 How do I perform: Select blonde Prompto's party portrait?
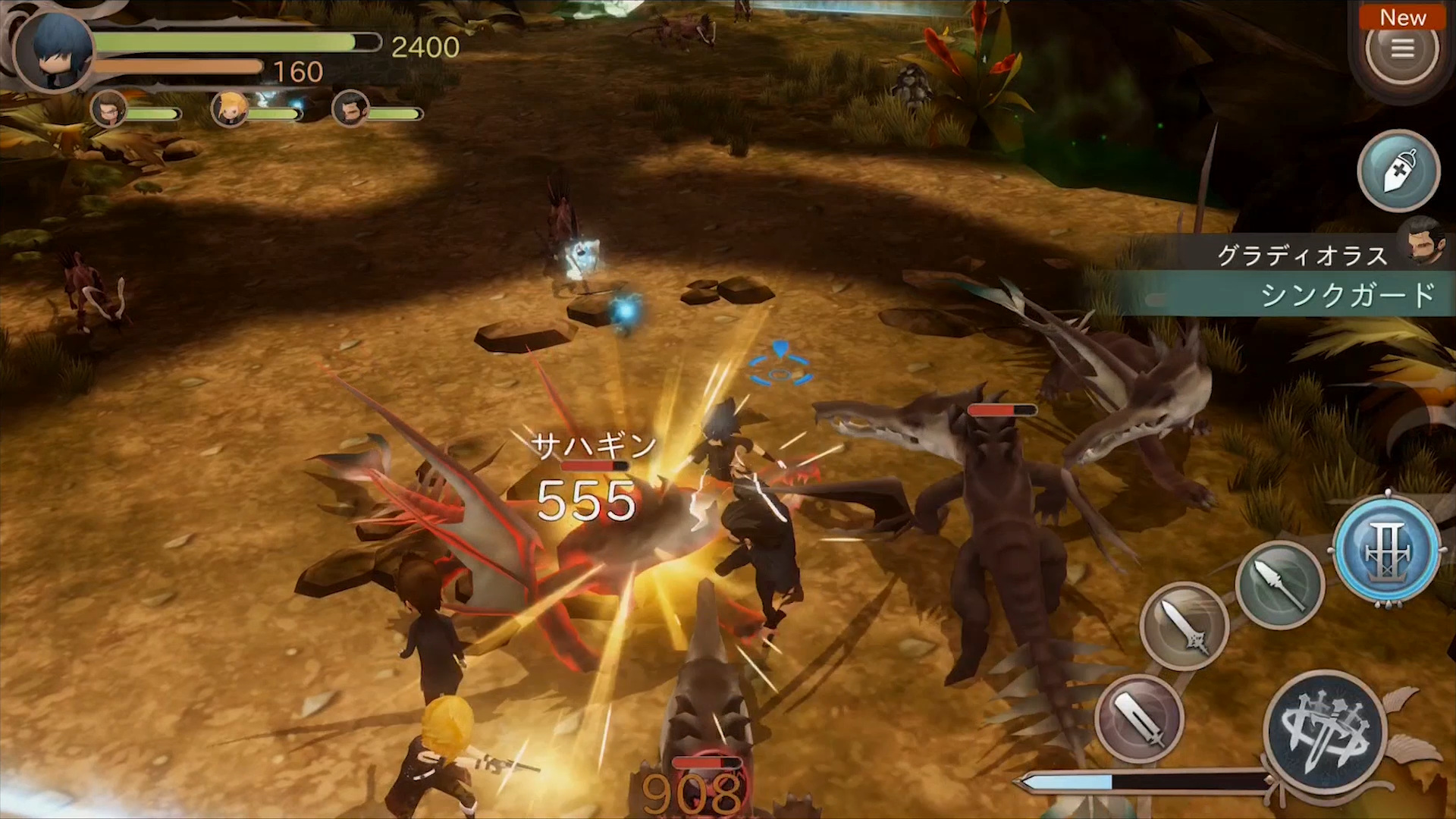point(229,109)
